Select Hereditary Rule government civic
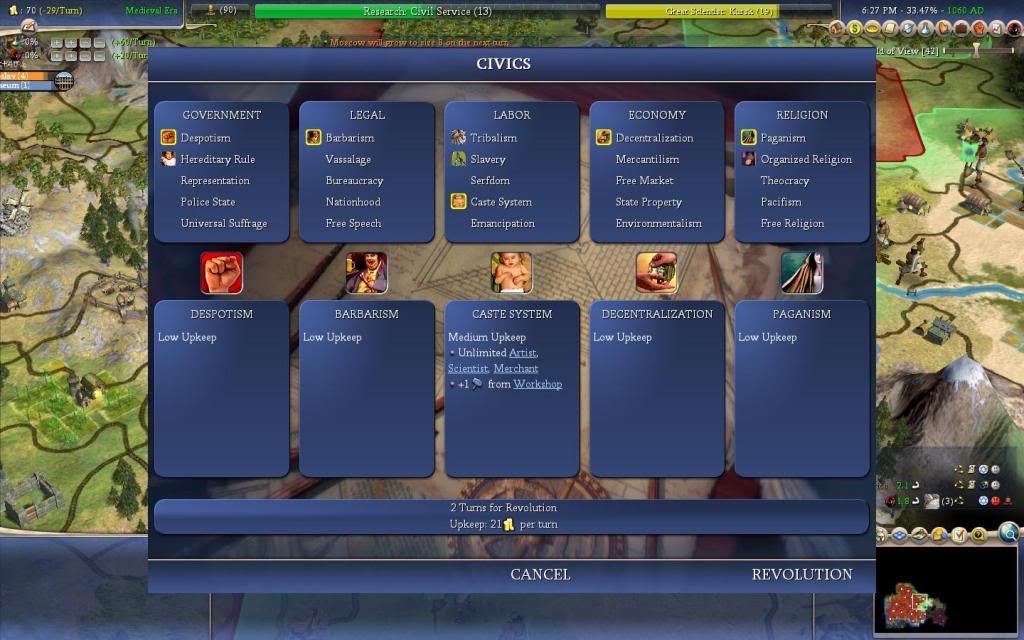Screen dimensions: 1024x640 (x=217, y=159)
